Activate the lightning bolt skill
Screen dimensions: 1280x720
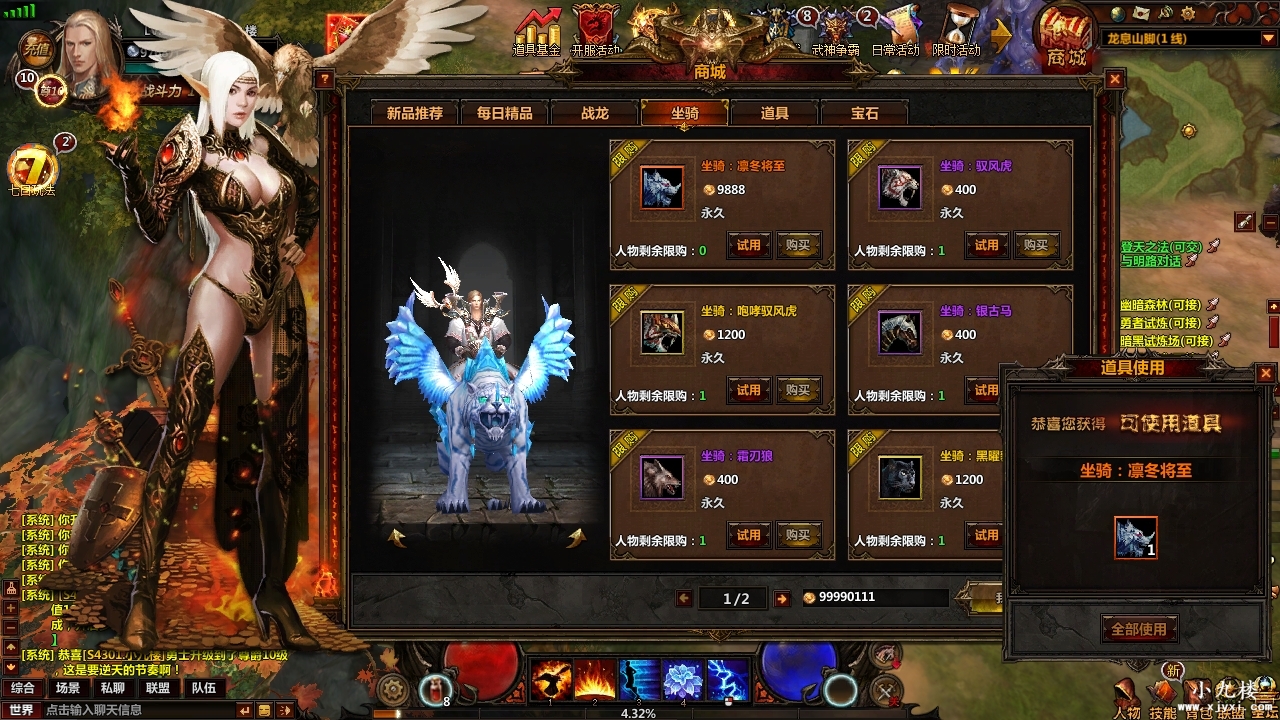728,680
